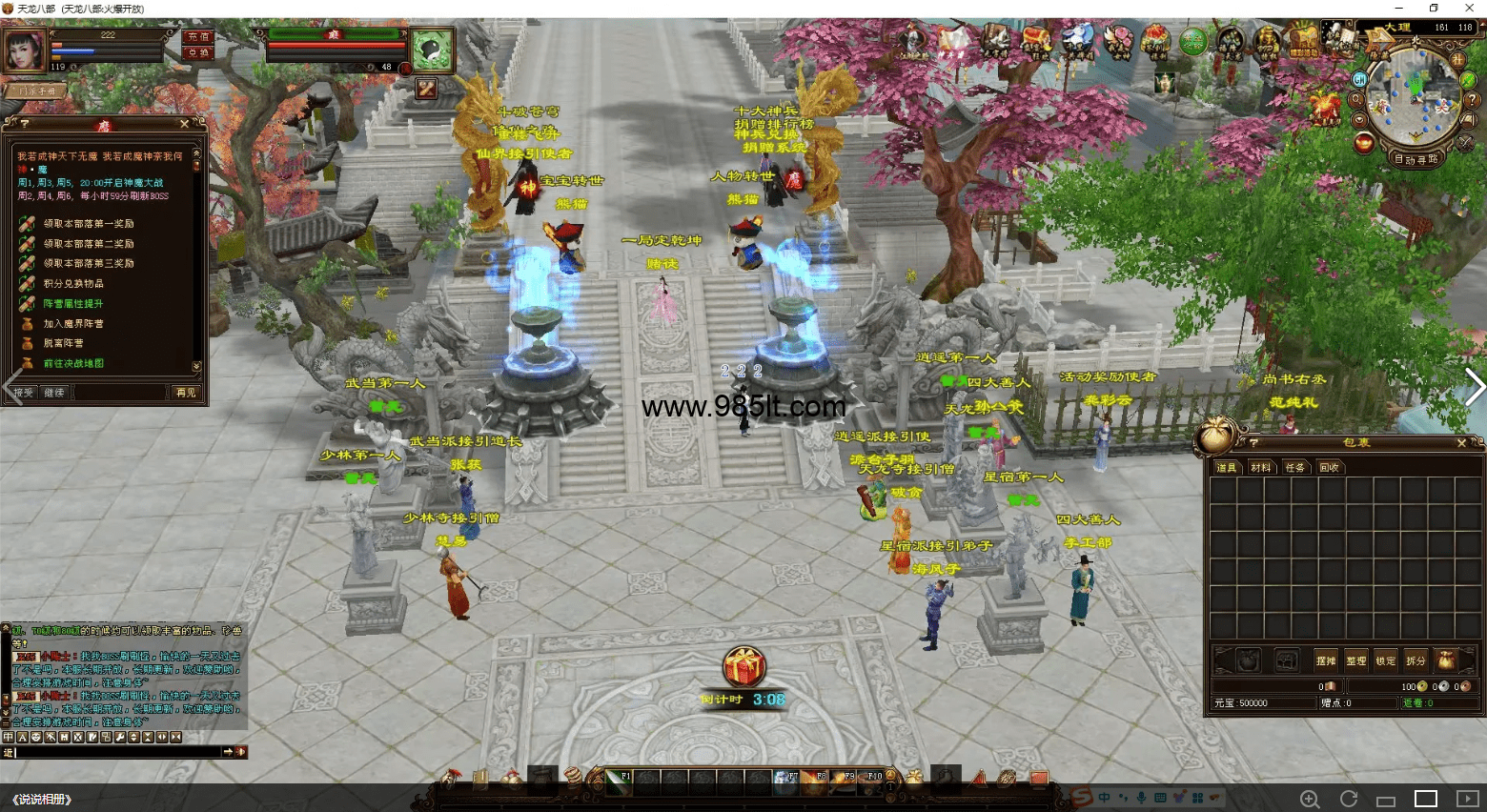
Task: Select 积分兑换物品 dialogue option
Action: coord(73,284)
